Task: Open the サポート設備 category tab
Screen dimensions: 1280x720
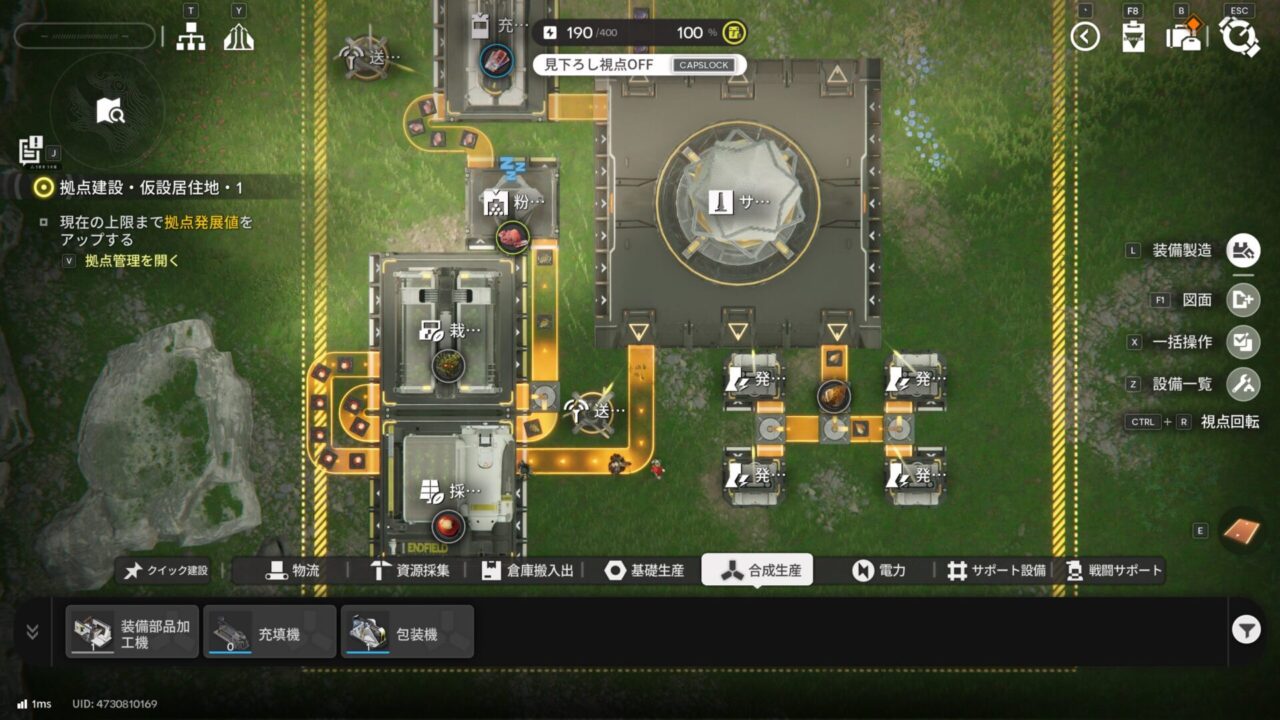Action: (996, 570)
